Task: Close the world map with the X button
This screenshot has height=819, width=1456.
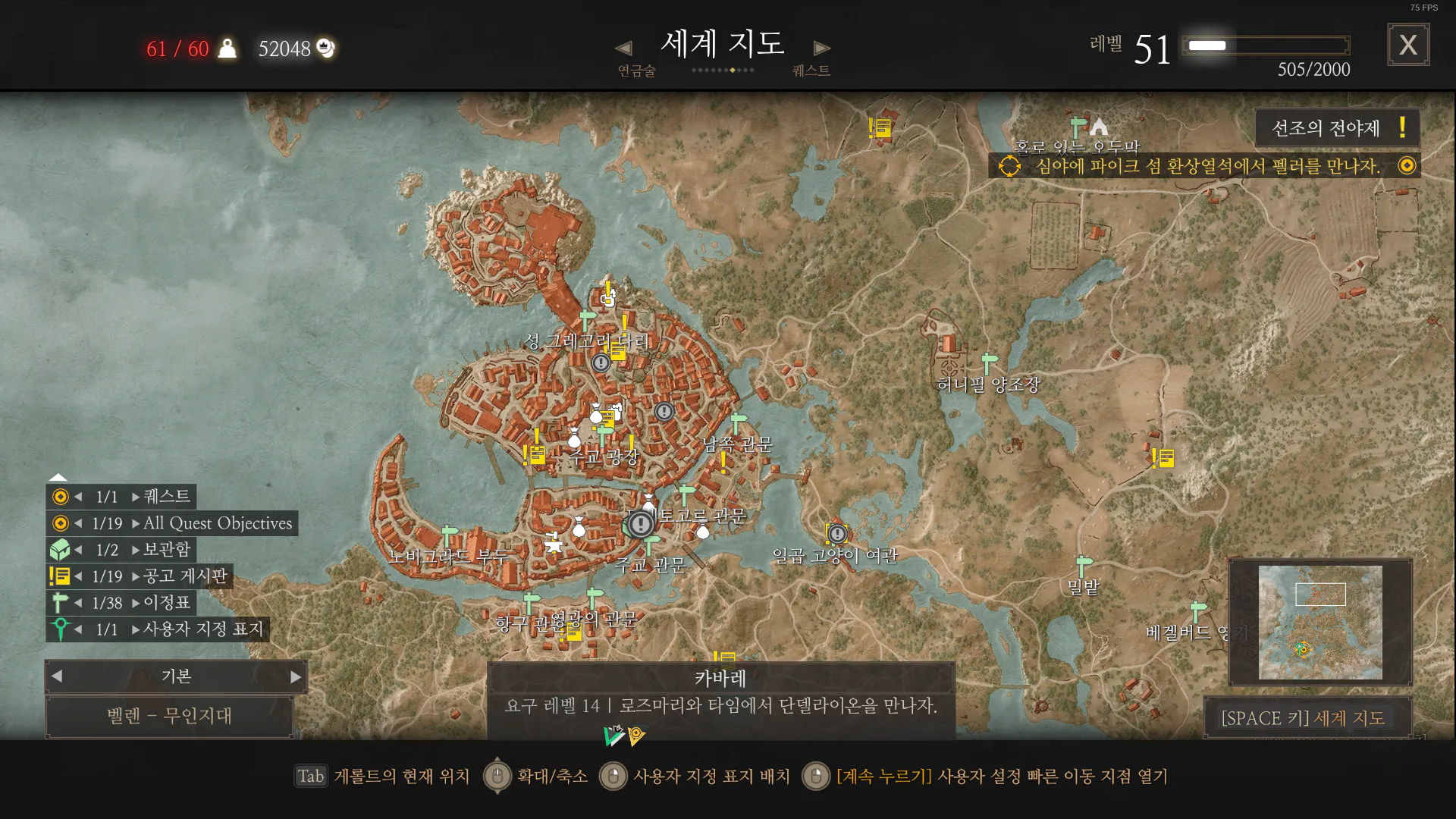Action: pyautogui.click(x=1408, y=45)
